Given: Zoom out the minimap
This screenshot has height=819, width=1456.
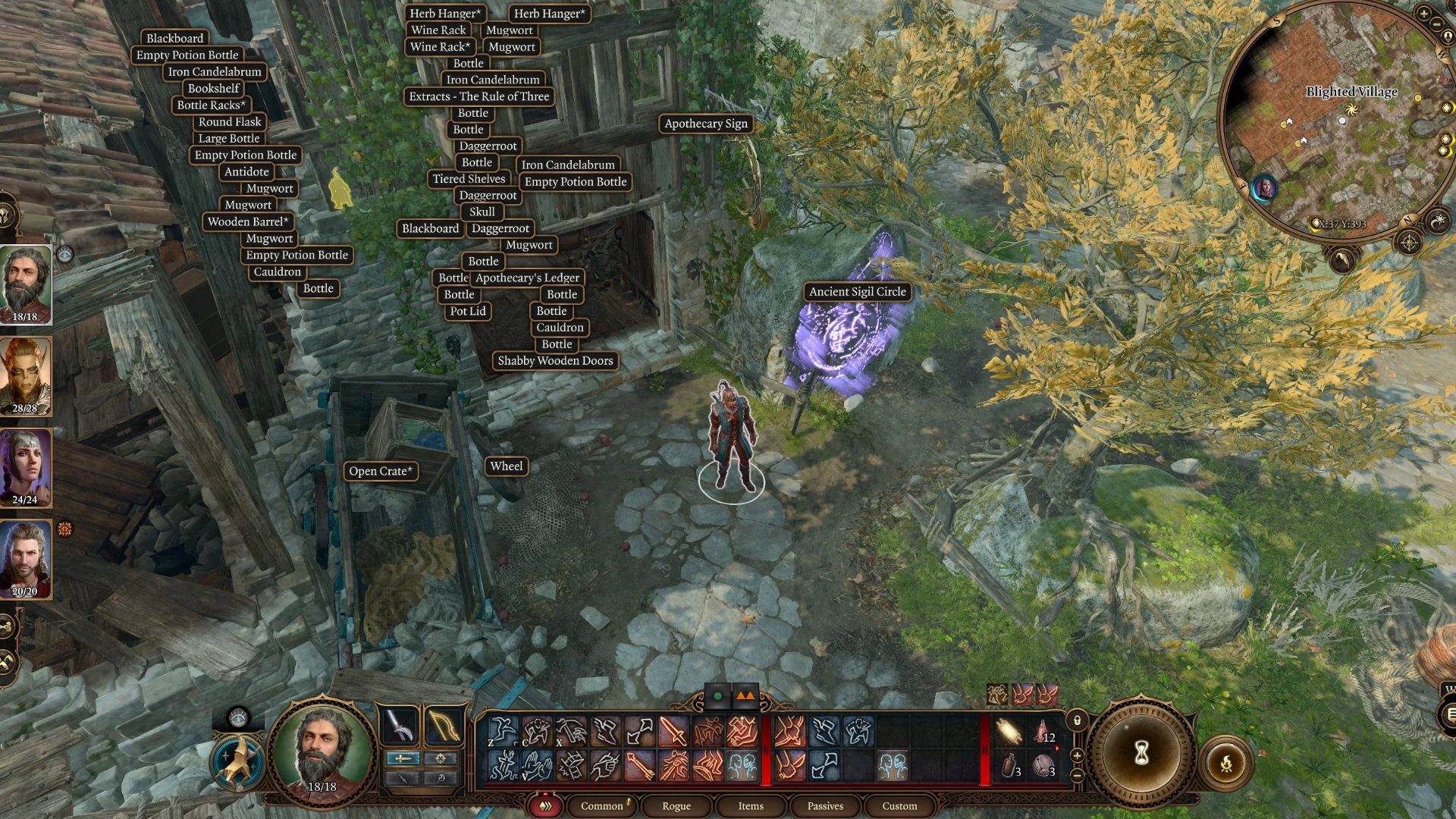Looking at the screenshot, I should tap(1437, 25).
